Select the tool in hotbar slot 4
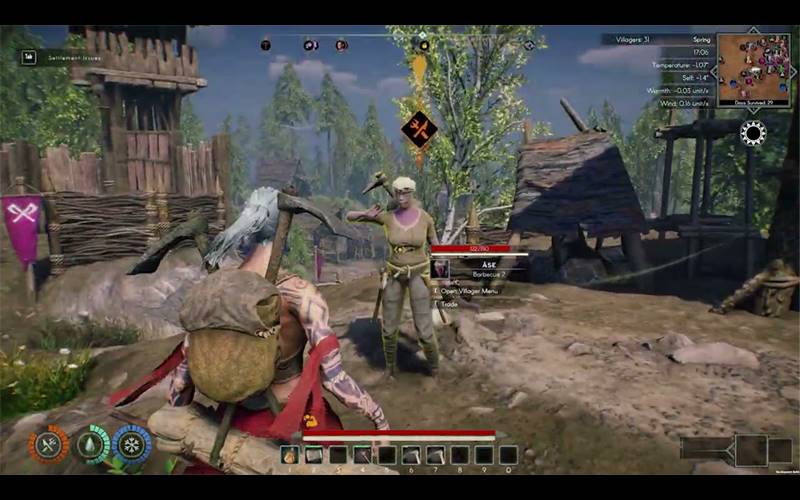800x500 pixels. pos(362,455)
